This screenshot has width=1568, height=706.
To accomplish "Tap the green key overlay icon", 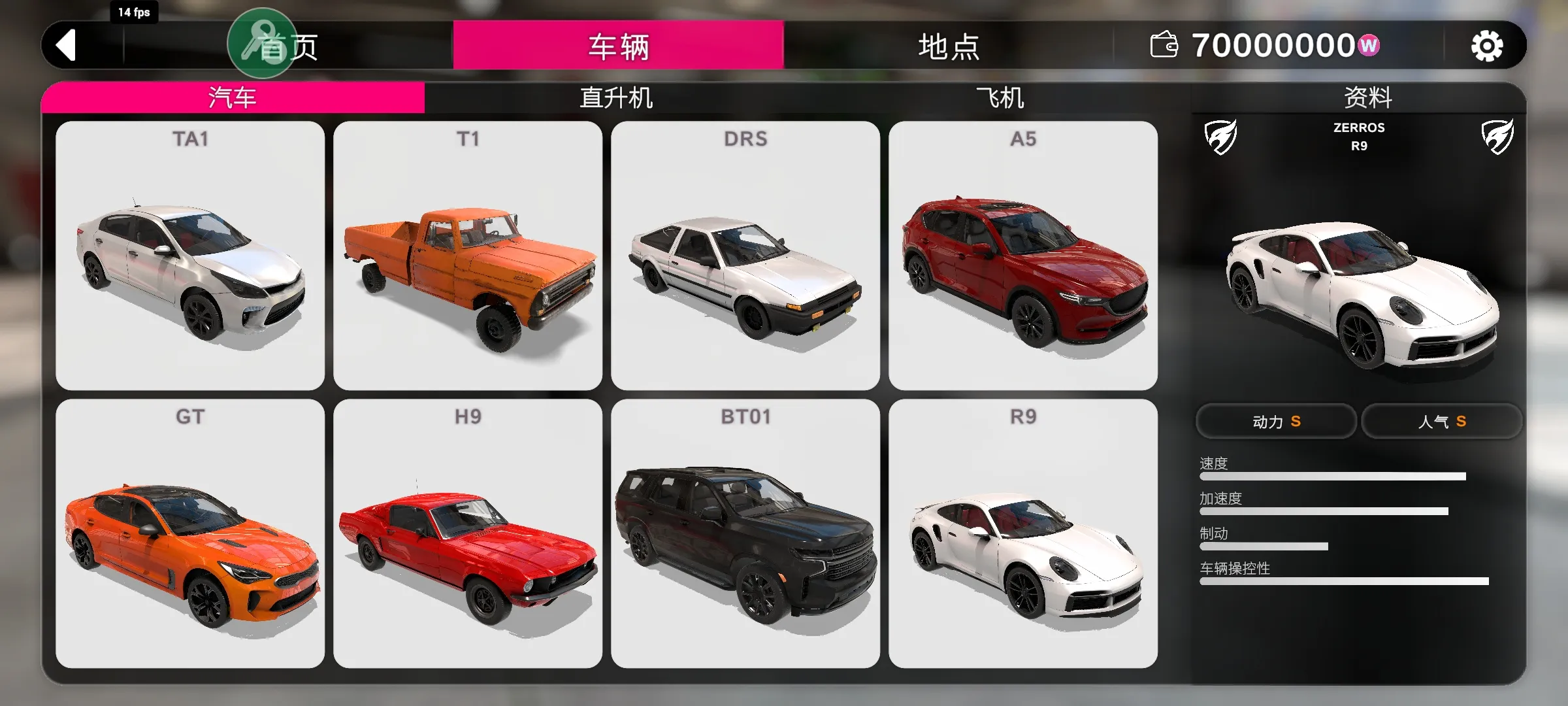I will [261, 43].
